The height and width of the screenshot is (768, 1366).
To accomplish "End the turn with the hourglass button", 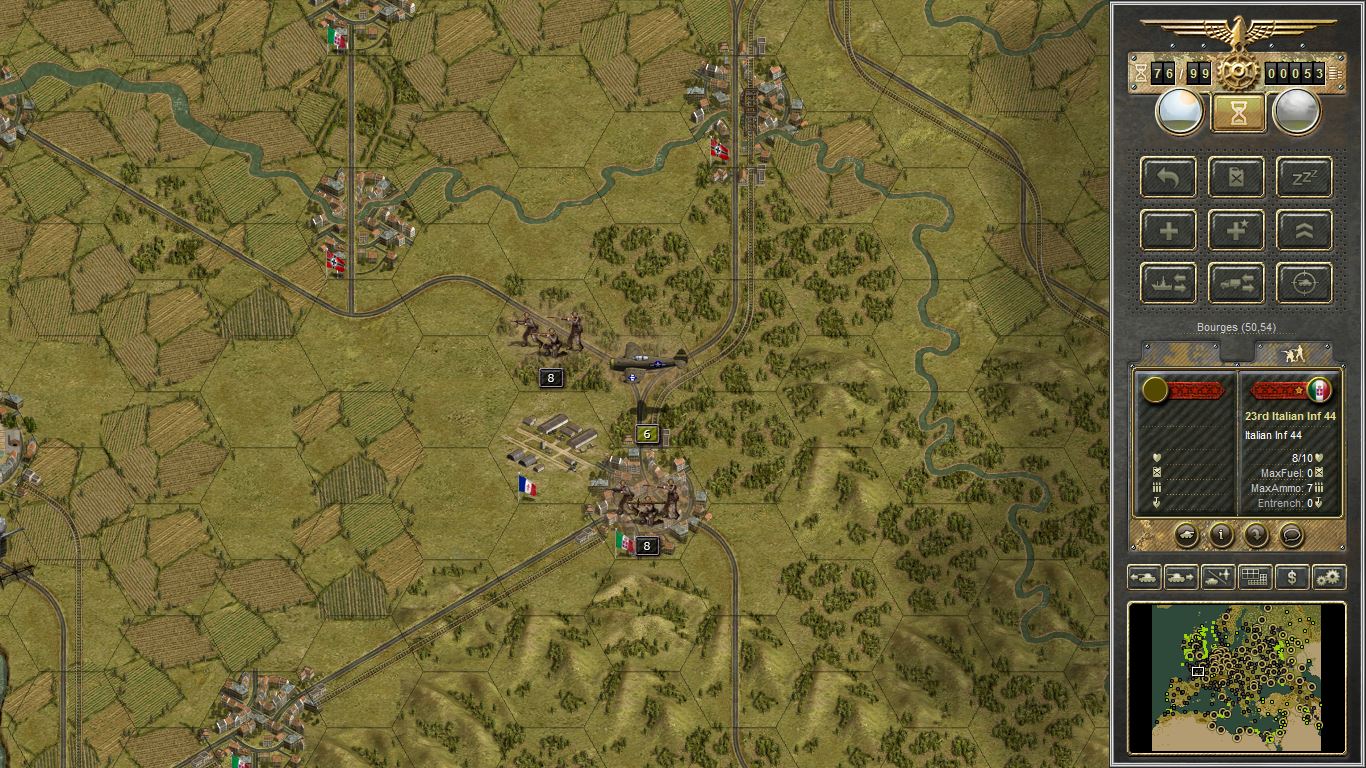I will pos(1237,111).
